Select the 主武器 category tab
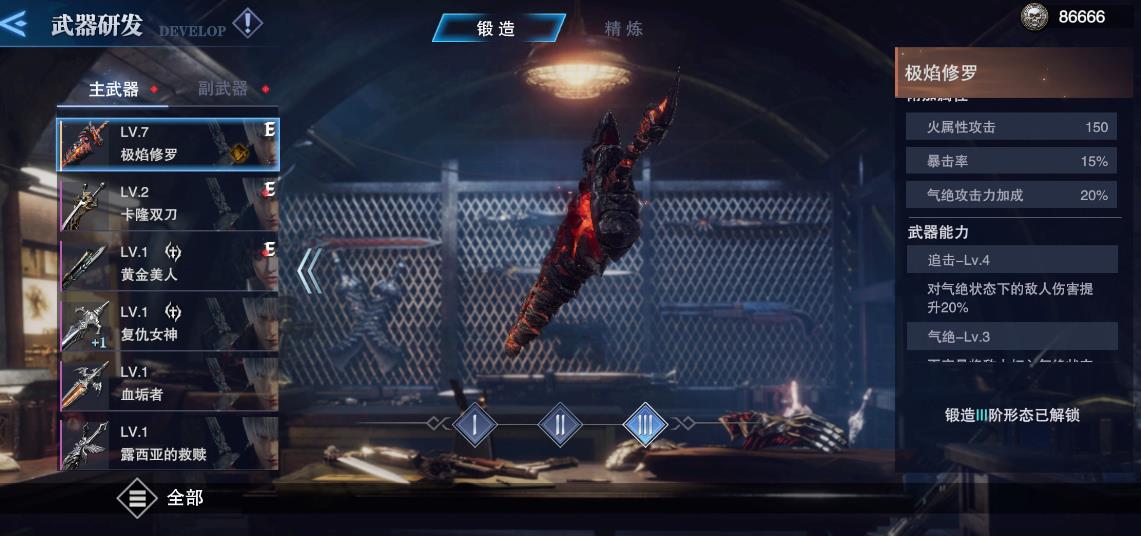1141x536 pixels. pyautogui.click(x=114, y=89)
